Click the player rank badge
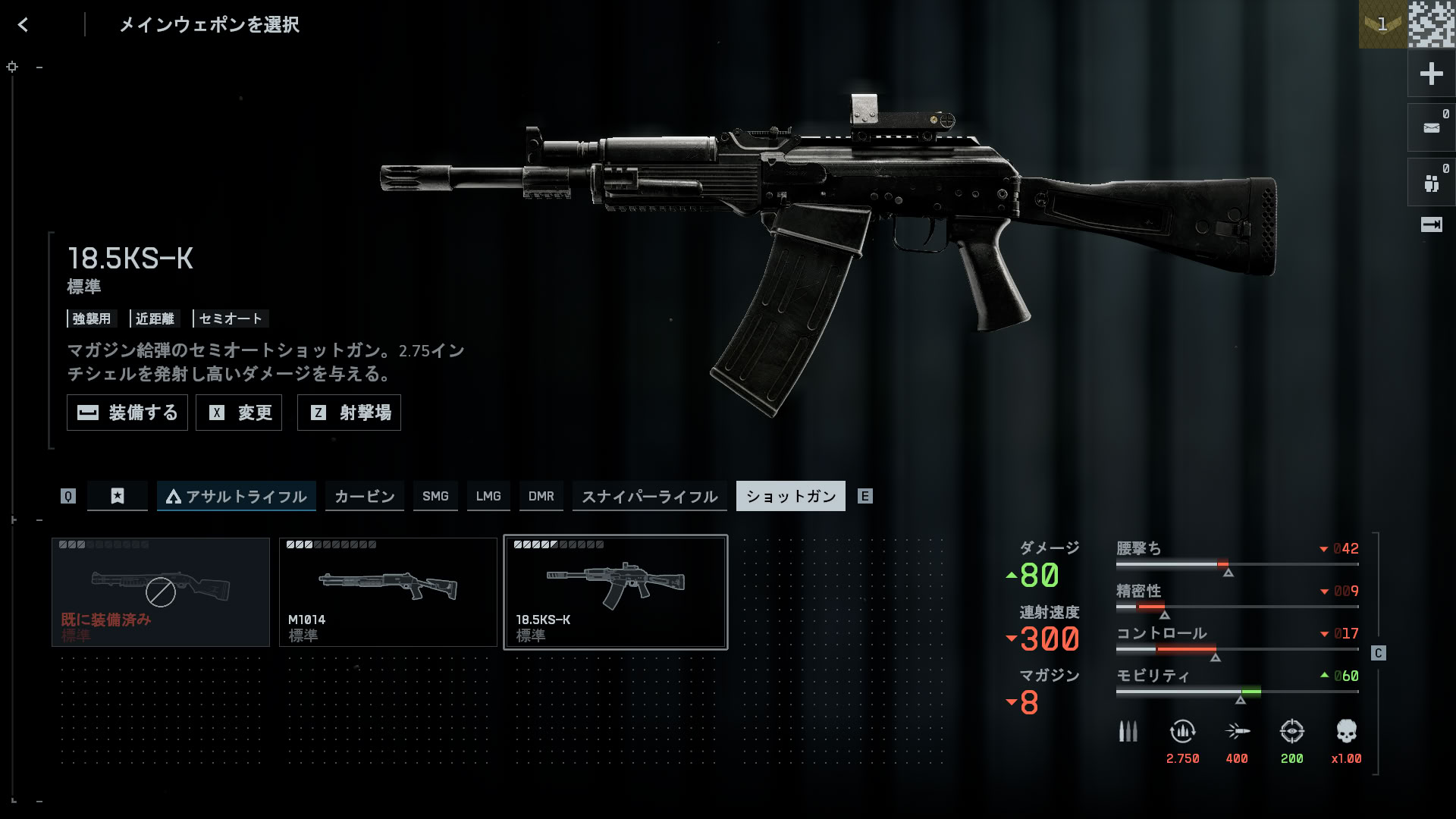 pyautogui.click(x=1382, y=24)
